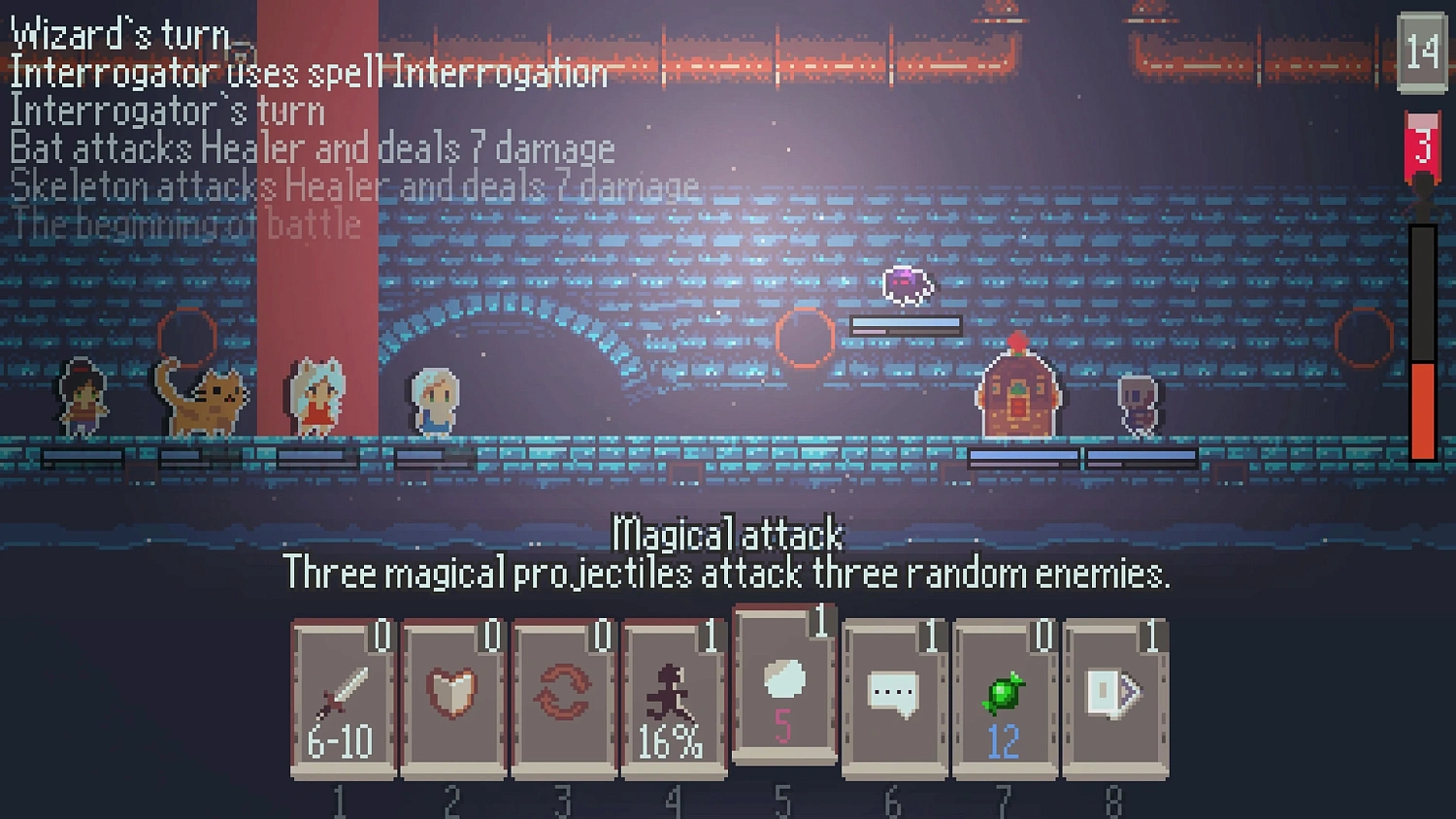The height and width of the screenshot is (819, 1456).
Task: Select the spellbook card in slot 8
Action: (x=1116, y=694)
